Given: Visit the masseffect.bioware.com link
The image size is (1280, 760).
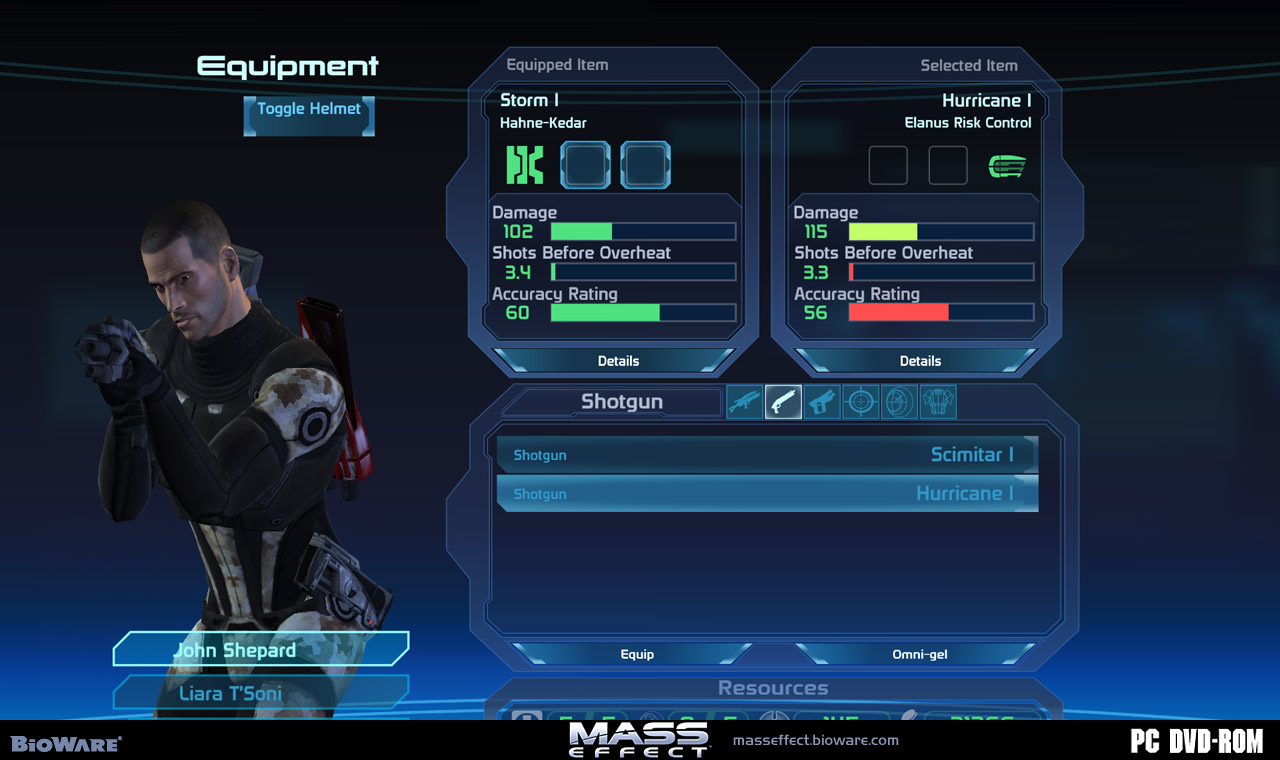Looking at the screenshot, I should (x=815, y=741).
